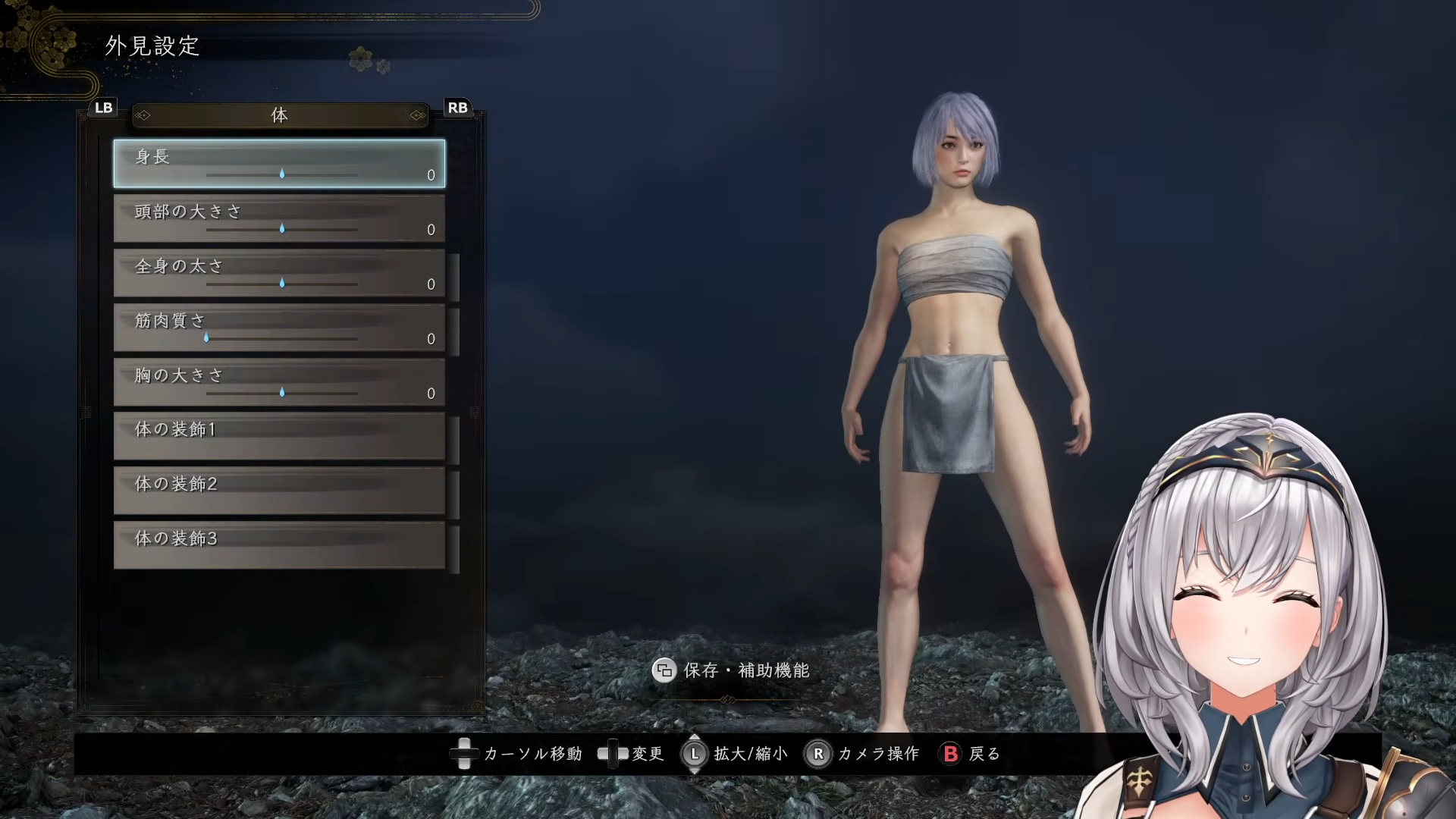Click the 体 category tab header
The height and width of the screenshot is (819, 1456).
280,115
